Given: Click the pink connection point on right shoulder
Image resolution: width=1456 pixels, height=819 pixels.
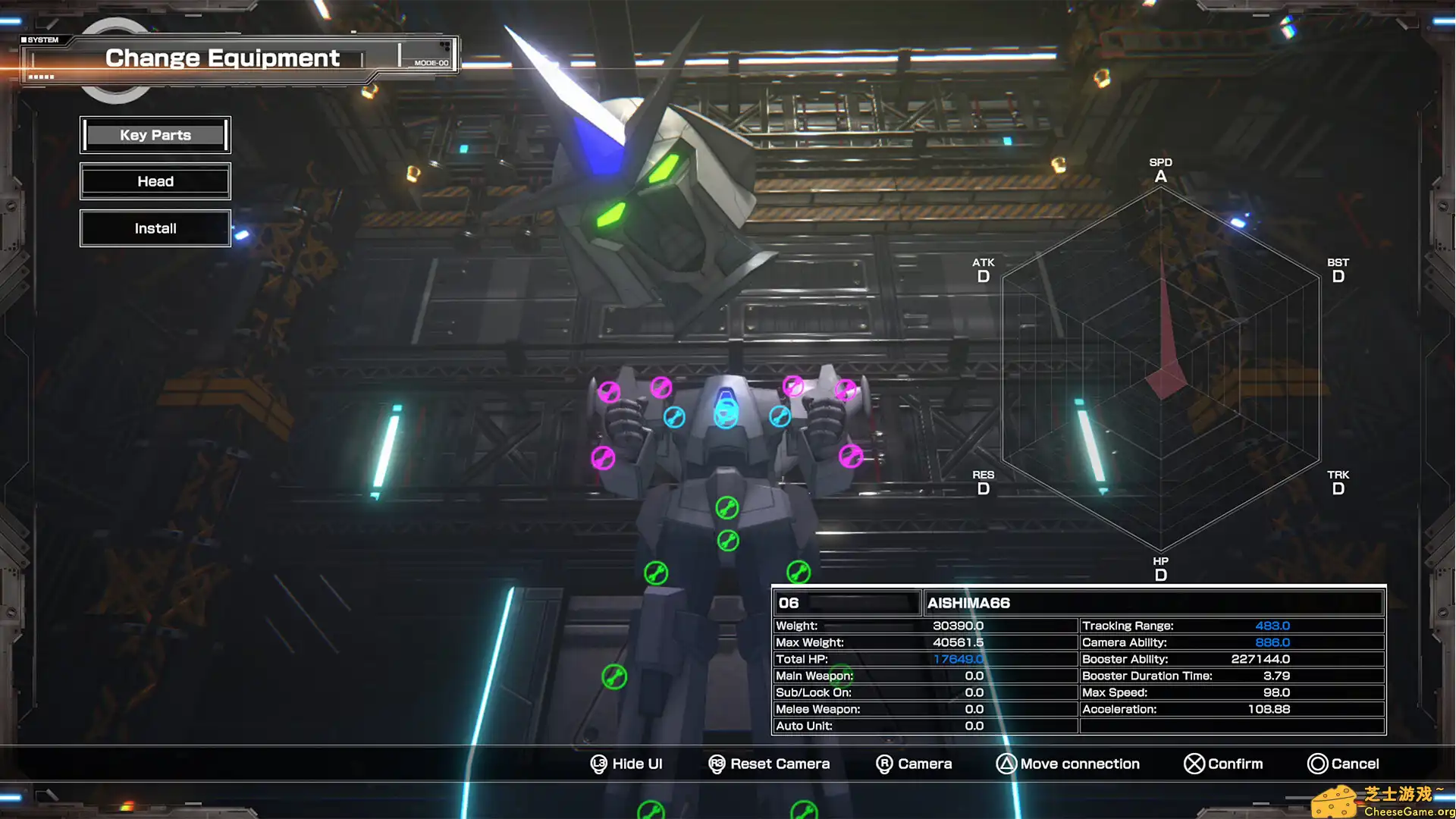Looking at the screenshot, I should 846,389.
